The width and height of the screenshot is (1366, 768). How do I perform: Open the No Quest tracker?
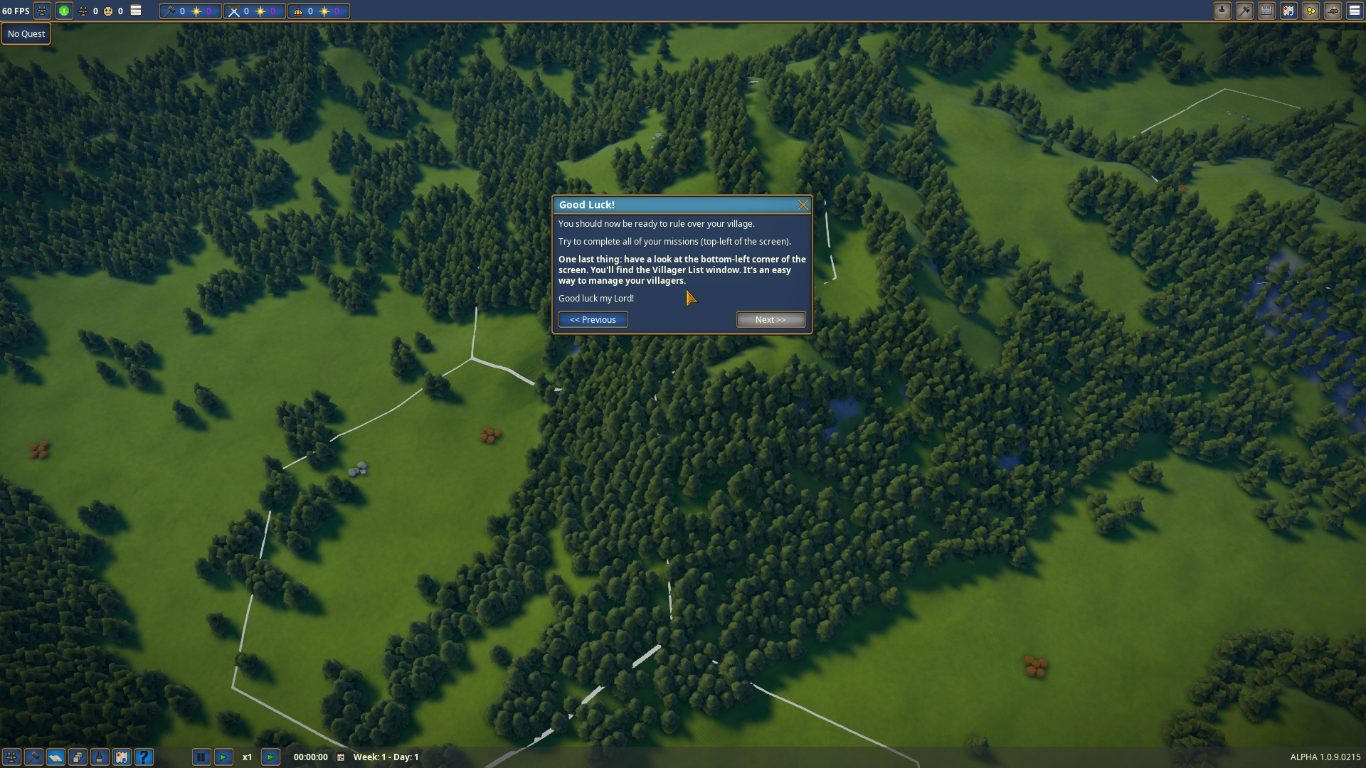[26, 34]
